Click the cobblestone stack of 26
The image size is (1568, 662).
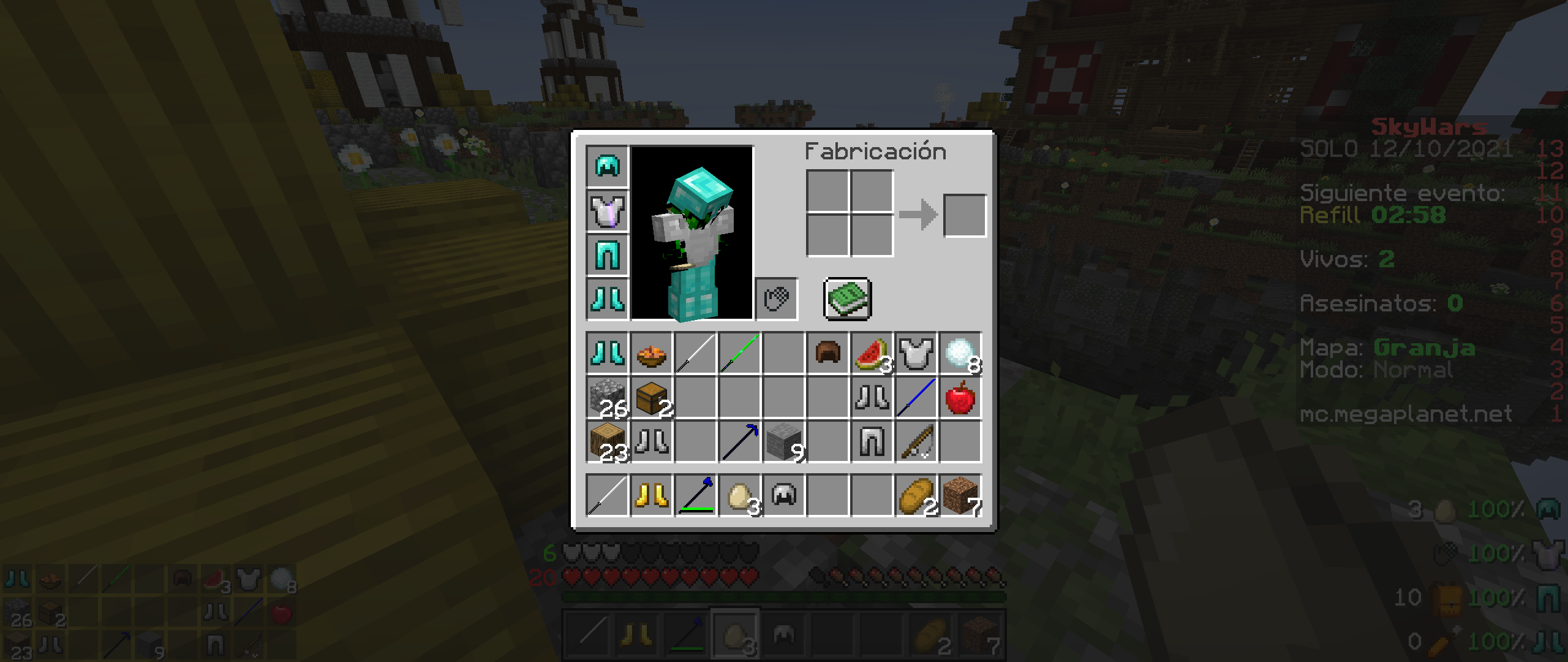click(x=608, y=397)
